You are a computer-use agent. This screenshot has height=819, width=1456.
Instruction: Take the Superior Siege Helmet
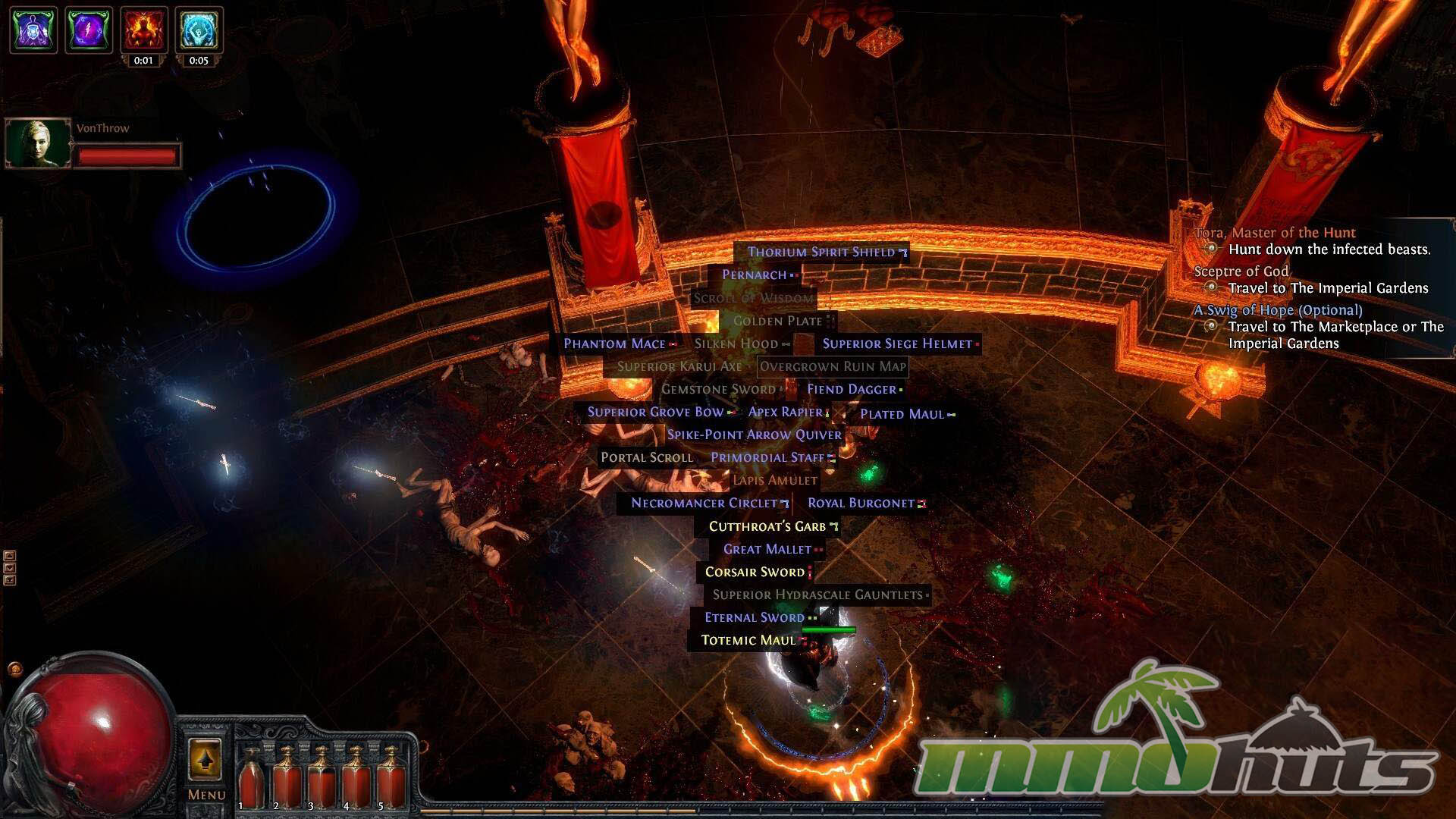897,344
